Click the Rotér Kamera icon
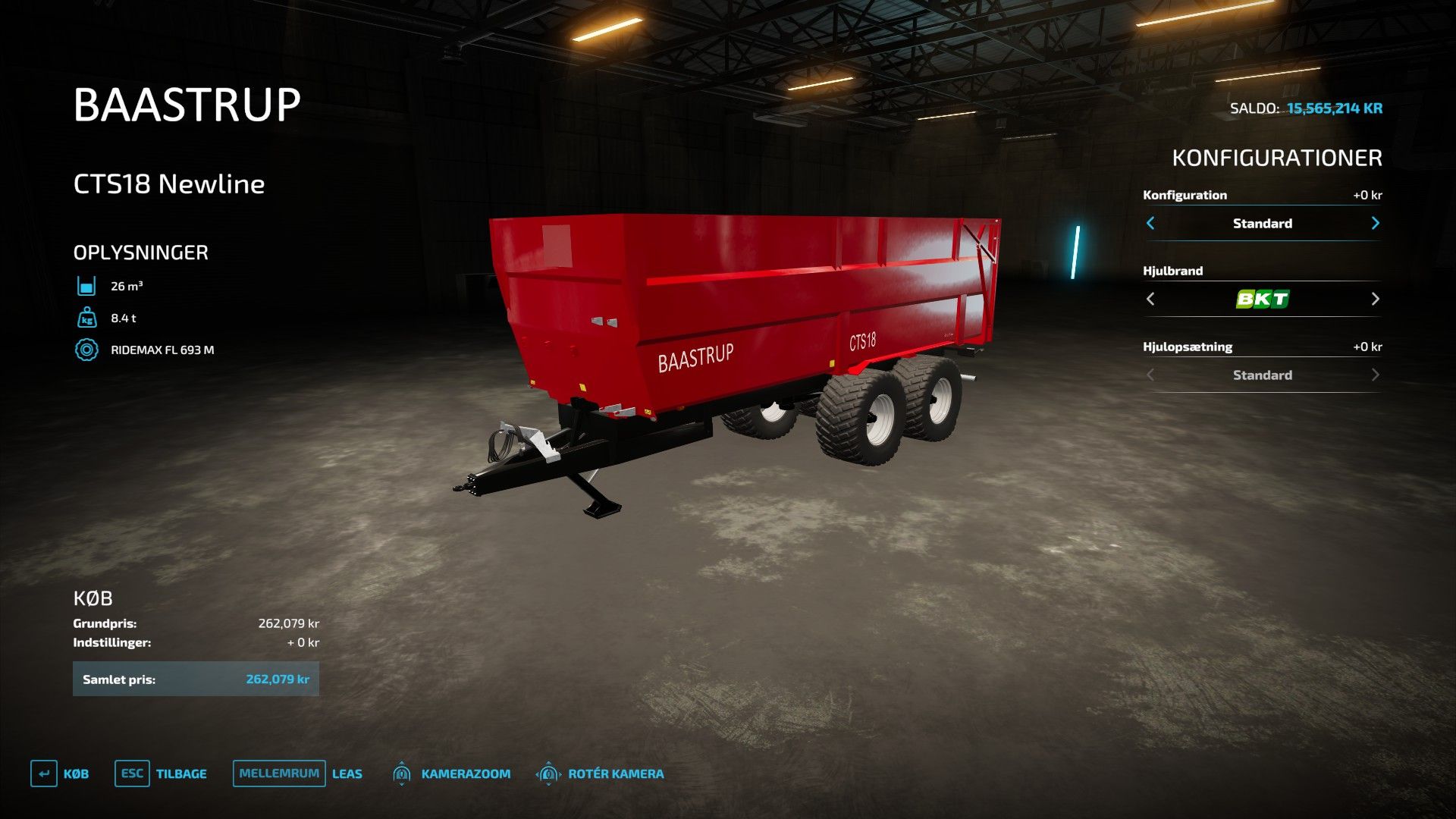Viewport: 1456px width, 819px height. pyautogui.click(x=548, y=773)
